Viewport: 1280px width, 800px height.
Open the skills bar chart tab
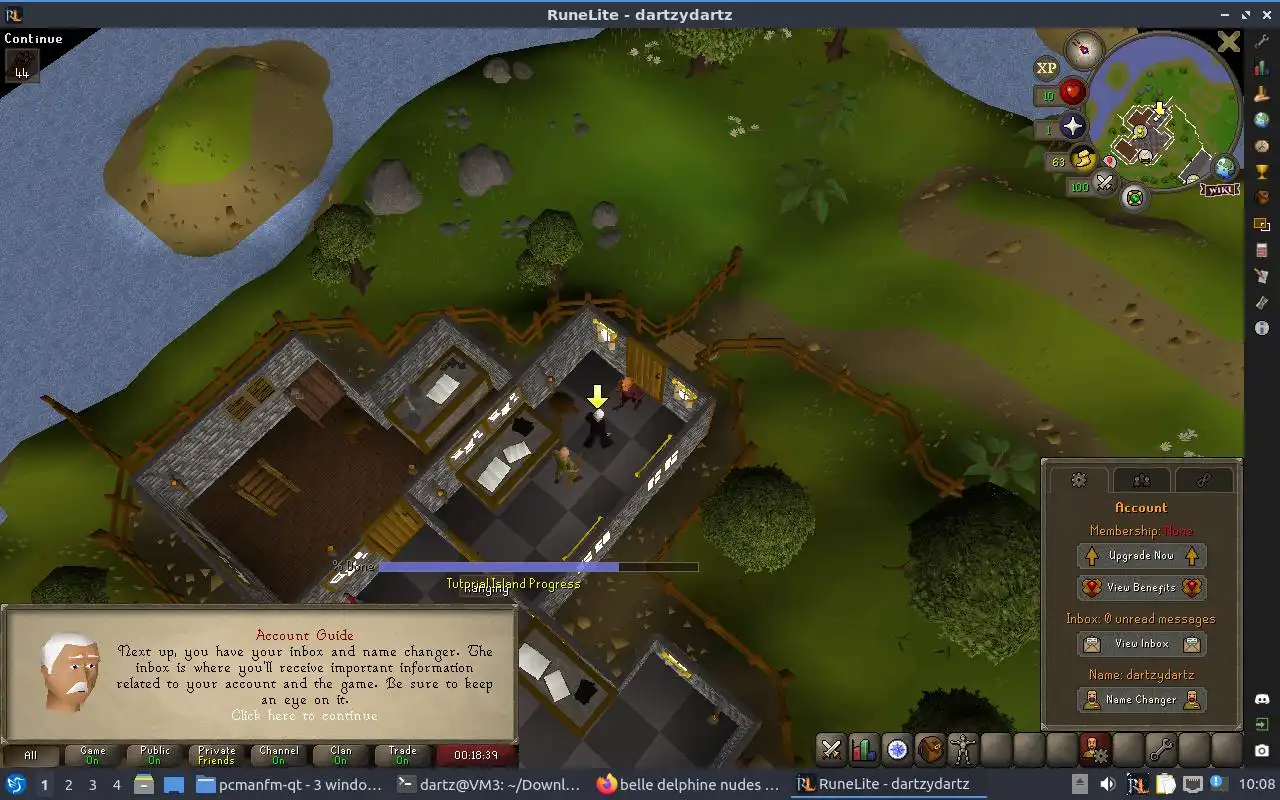[x=864, y=749]
